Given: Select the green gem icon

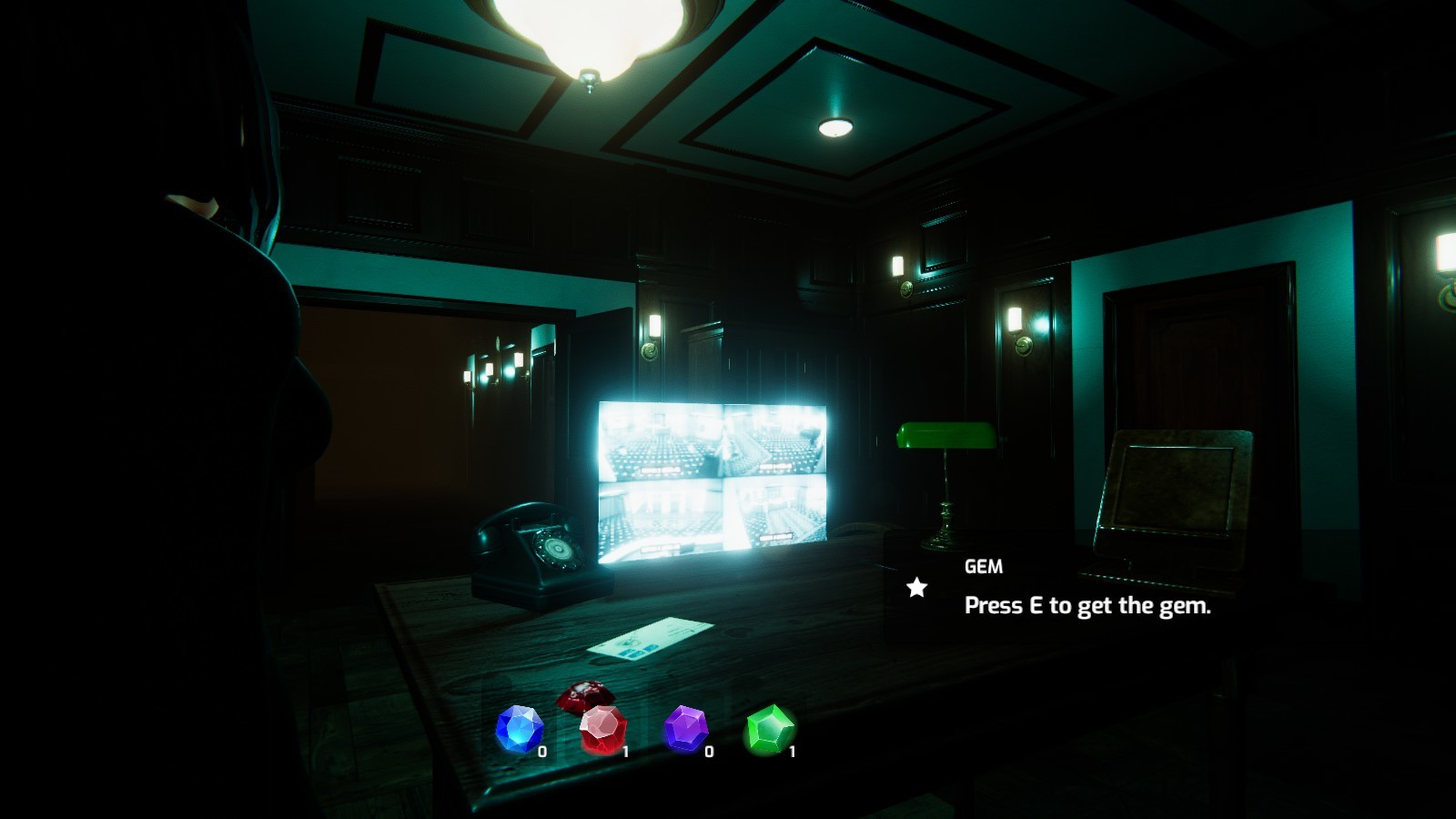Looking at the screenshot, I should (769, 728).
